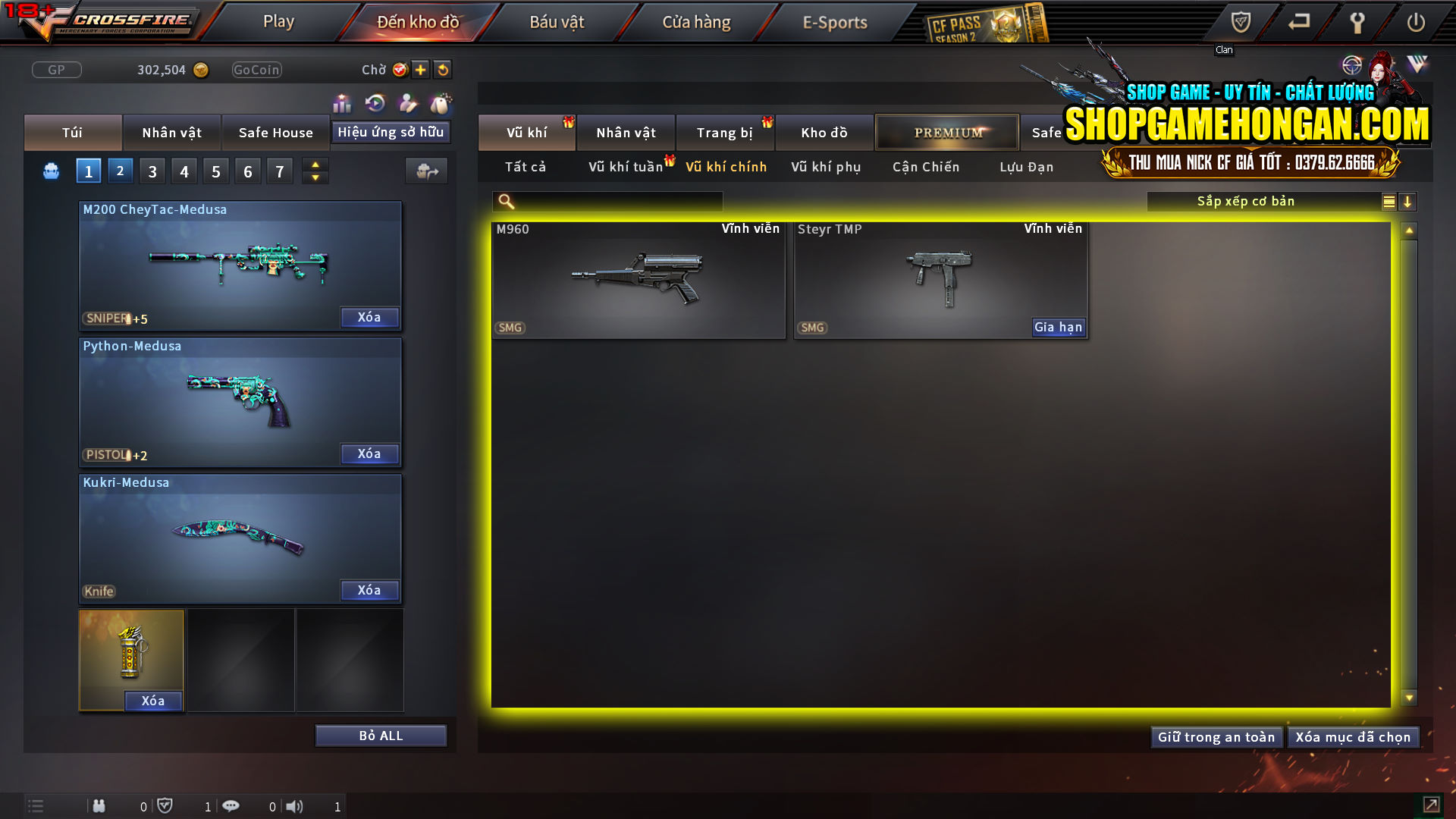Click the plus icon to add GoCoin
This screenshot has width=1456, height=819.
420,70
